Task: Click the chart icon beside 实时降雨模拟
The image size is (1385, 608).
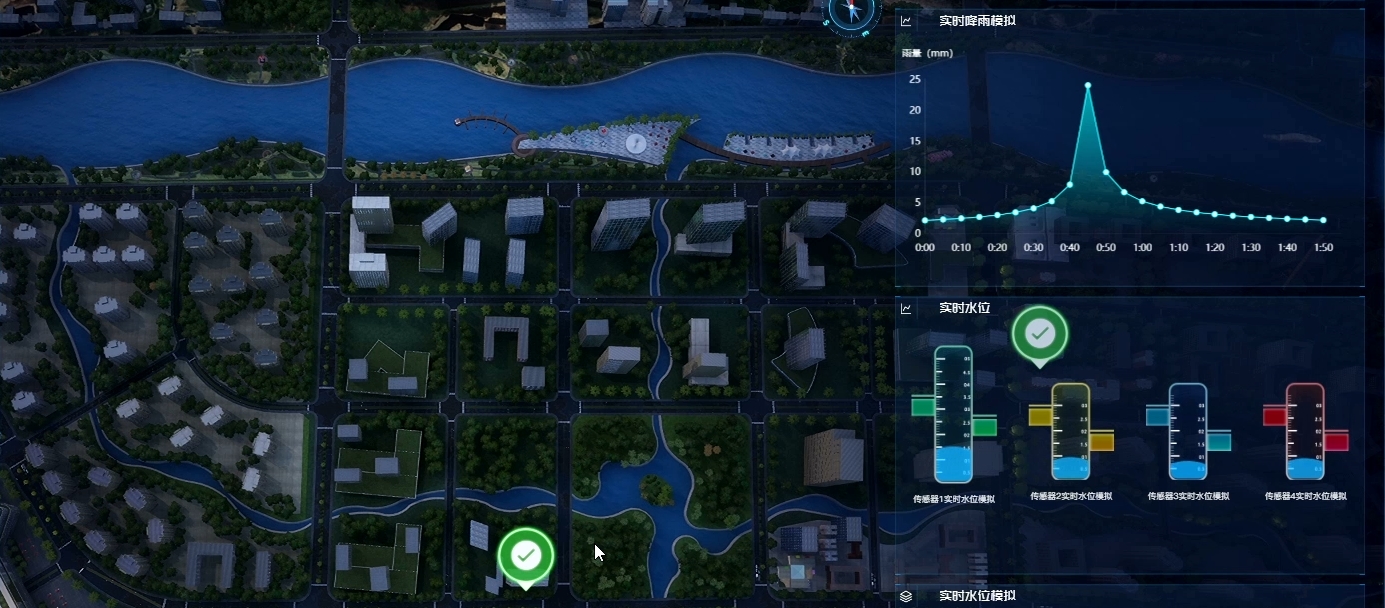Action: (x=906, y=21)
